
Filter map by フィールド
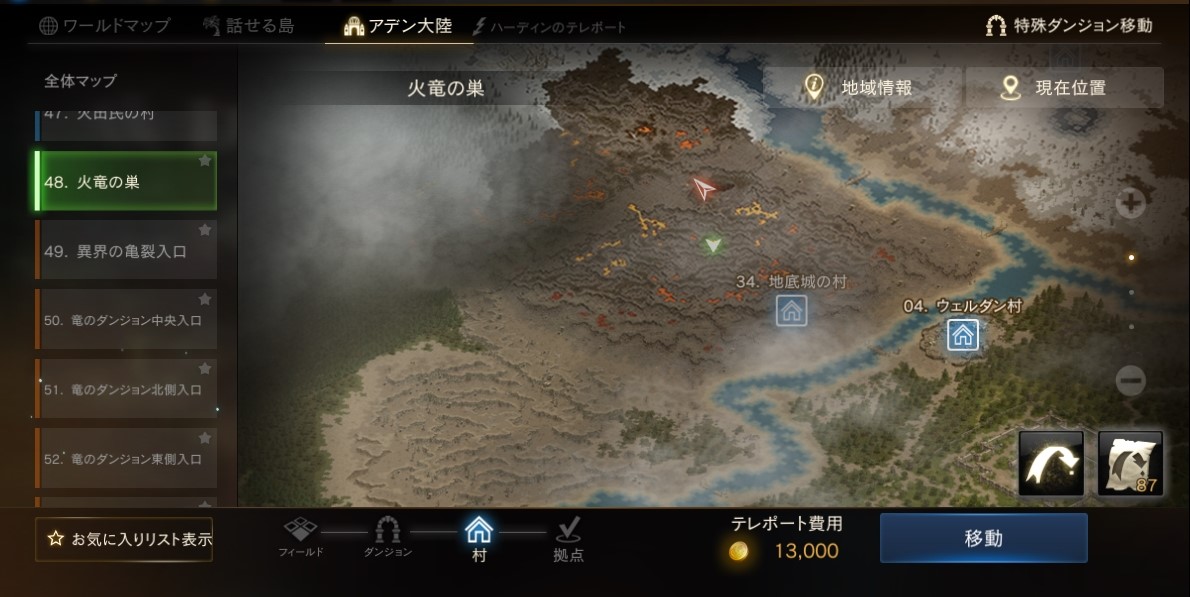(x=301, y=537)
